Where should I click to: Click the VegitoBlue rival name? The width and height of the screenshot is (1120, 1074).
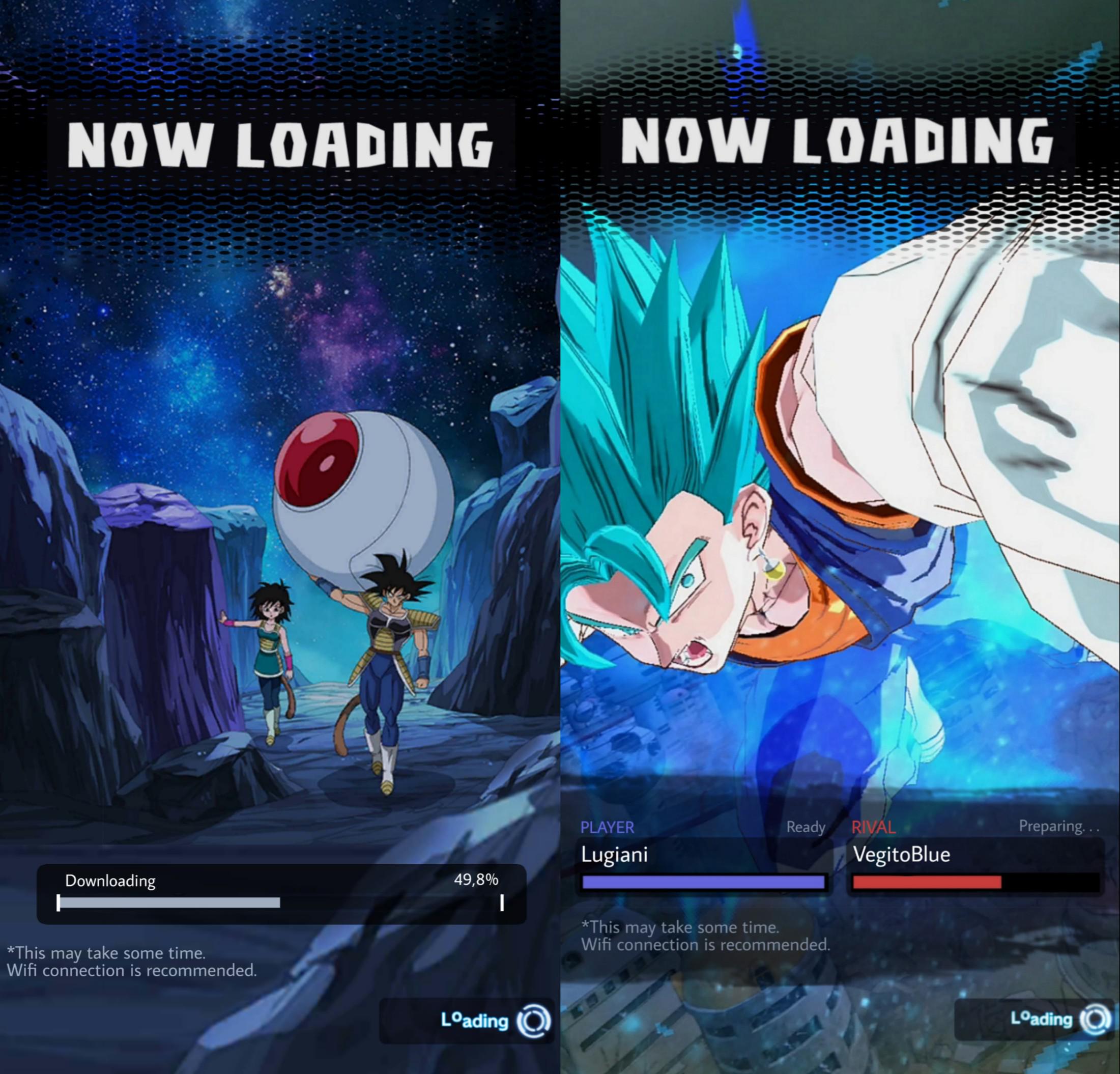point(902,855)
